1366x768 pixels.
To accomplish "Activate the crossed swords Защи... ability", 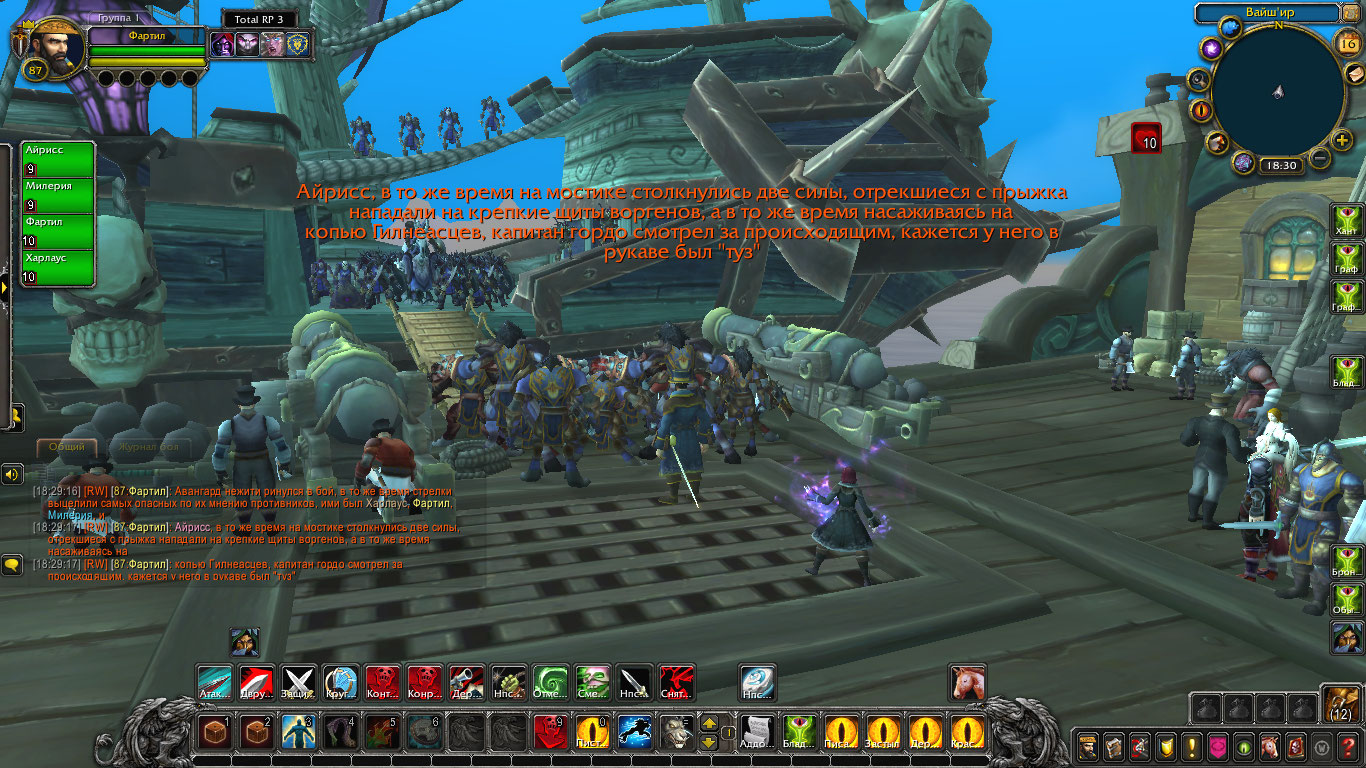I will [x=298, y=682].
